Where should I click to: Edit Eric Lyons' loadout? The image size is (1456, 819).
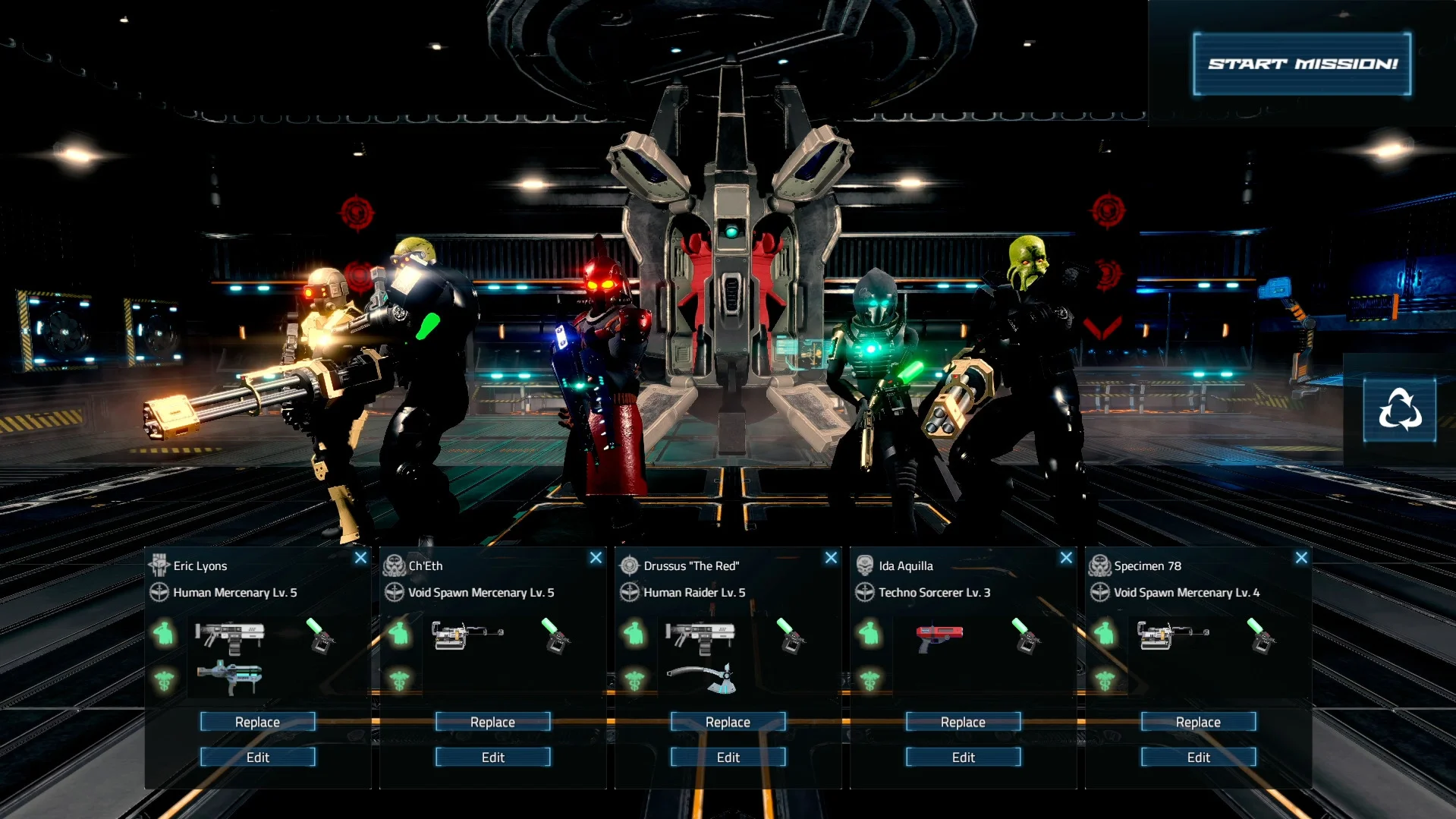257,757
